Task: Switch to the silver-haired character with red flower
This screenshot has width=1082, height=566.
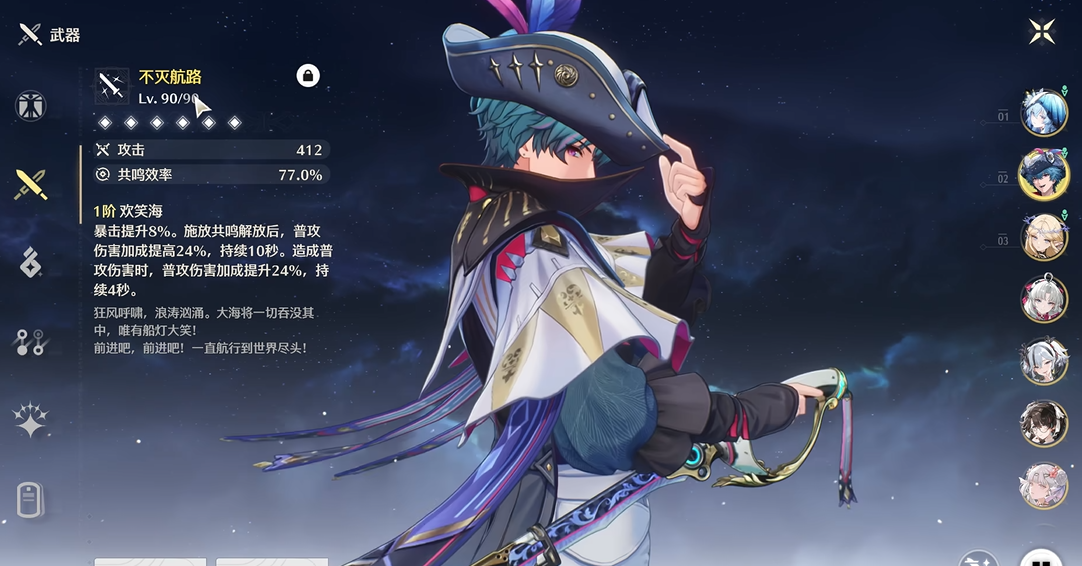Action: point(1043,299)
